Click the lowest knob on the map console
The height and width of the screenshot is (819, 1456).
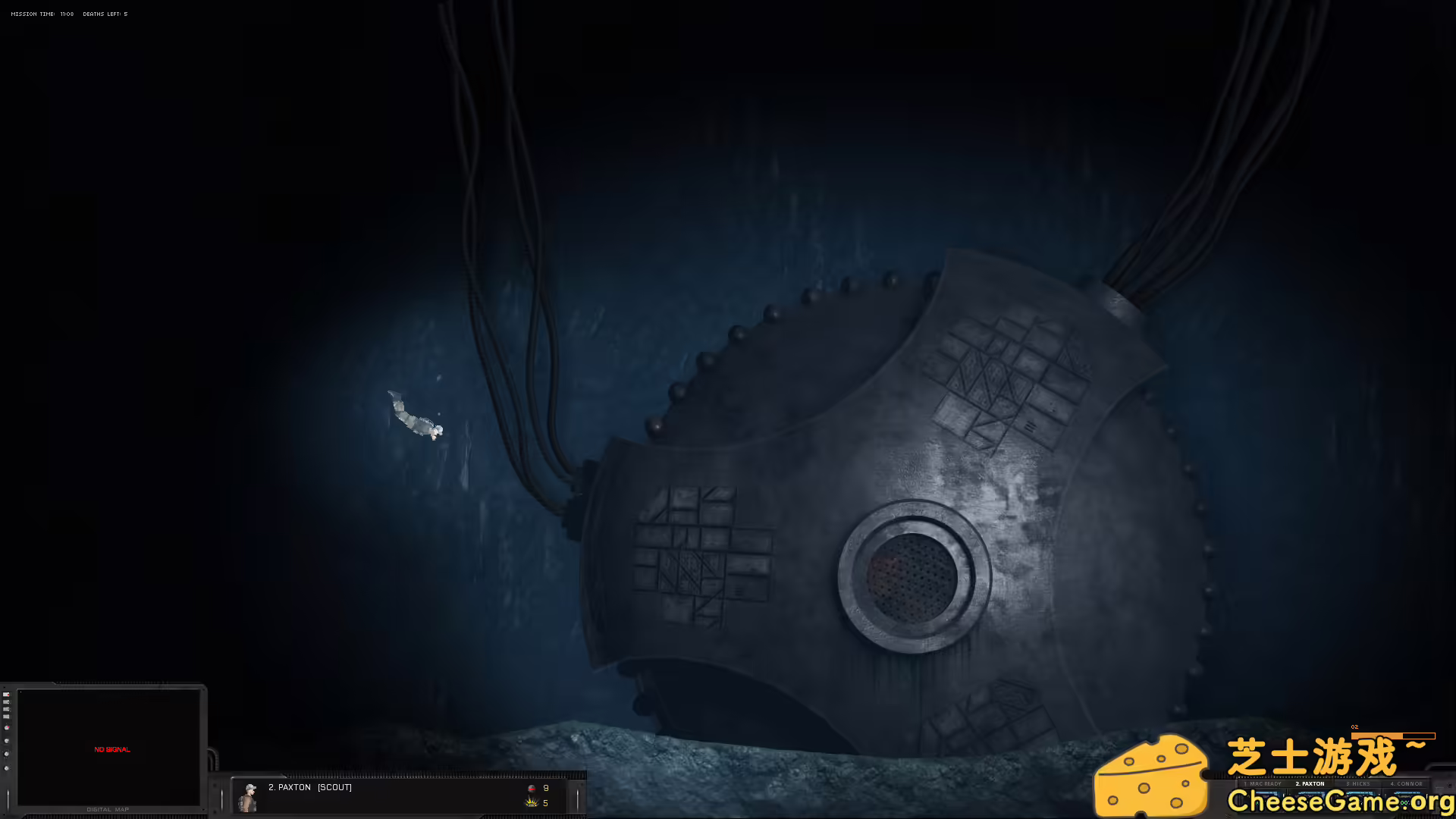click(x=7, y=768)
